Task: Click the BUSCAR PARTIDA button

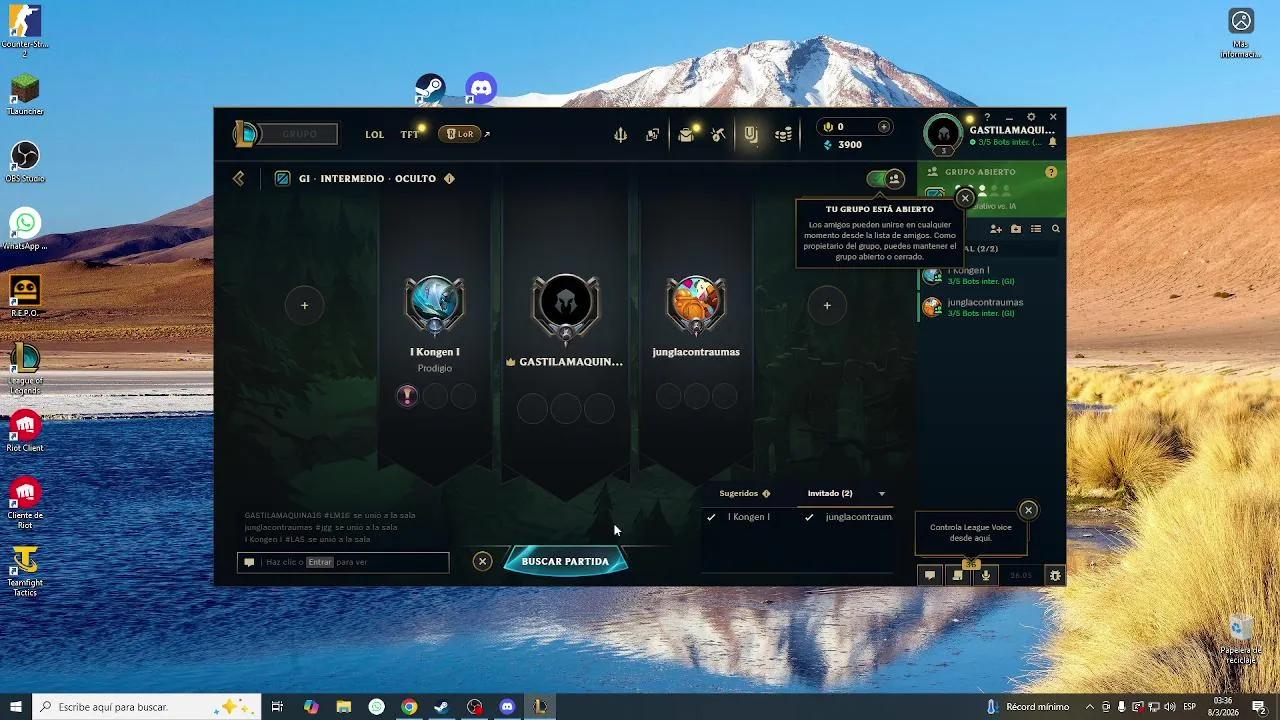Action: [x=566, y=561]
